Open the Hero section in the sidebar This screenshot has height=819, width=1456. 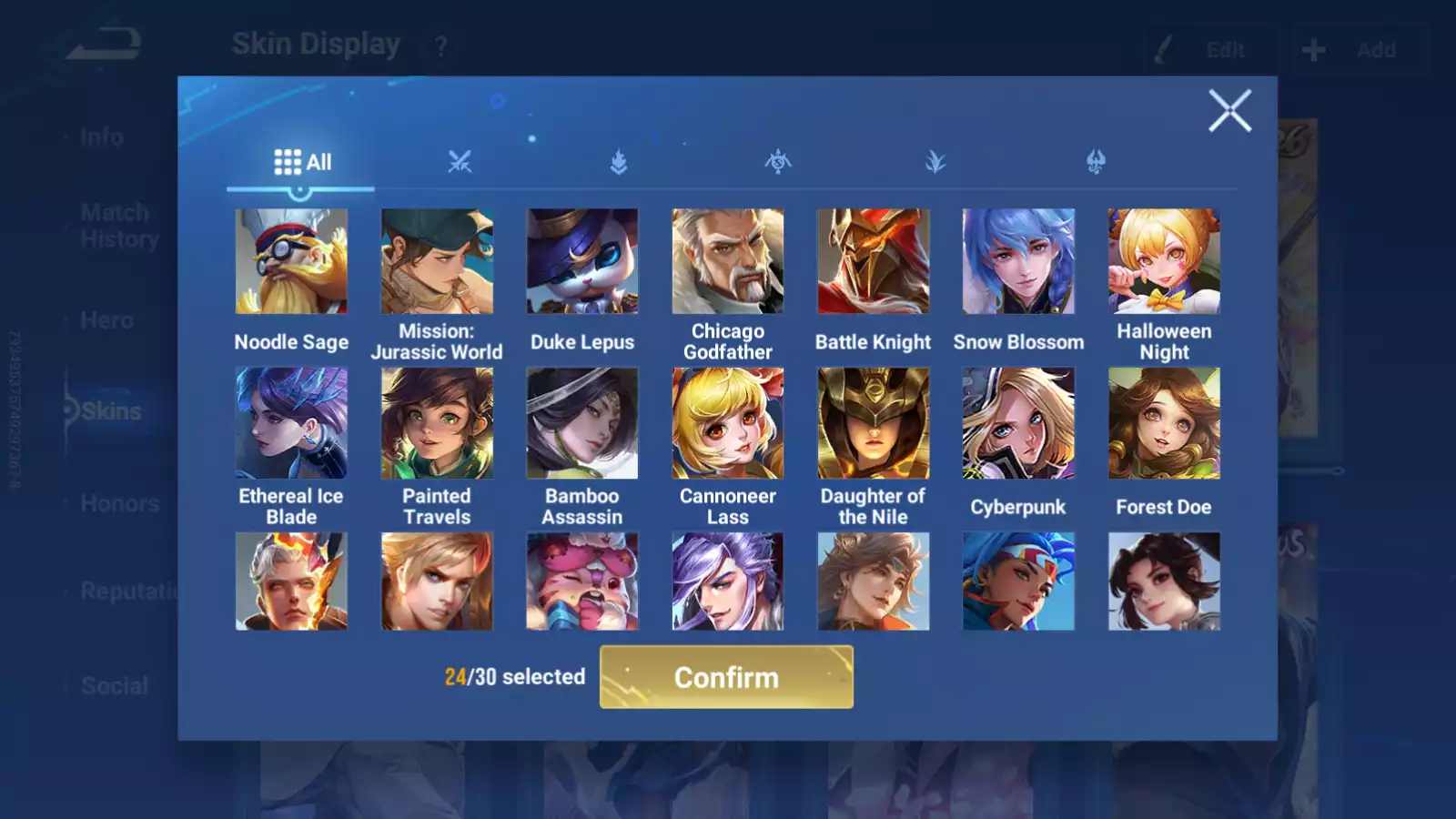tap(107, 320)
